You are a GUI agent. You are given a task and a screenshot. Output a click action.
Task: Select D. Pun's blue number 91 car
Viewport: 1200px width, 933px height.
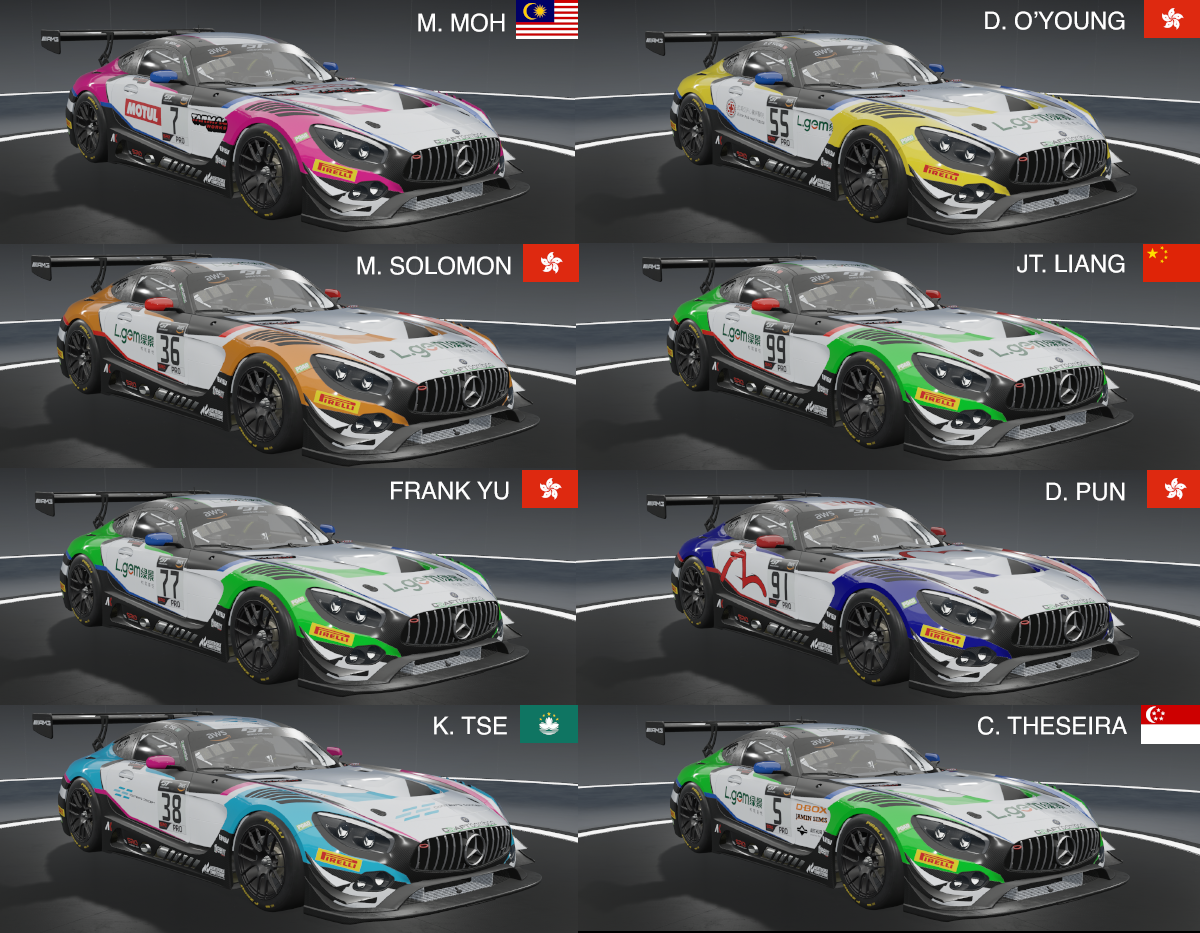pyautogui.click(x=890, y=590)
